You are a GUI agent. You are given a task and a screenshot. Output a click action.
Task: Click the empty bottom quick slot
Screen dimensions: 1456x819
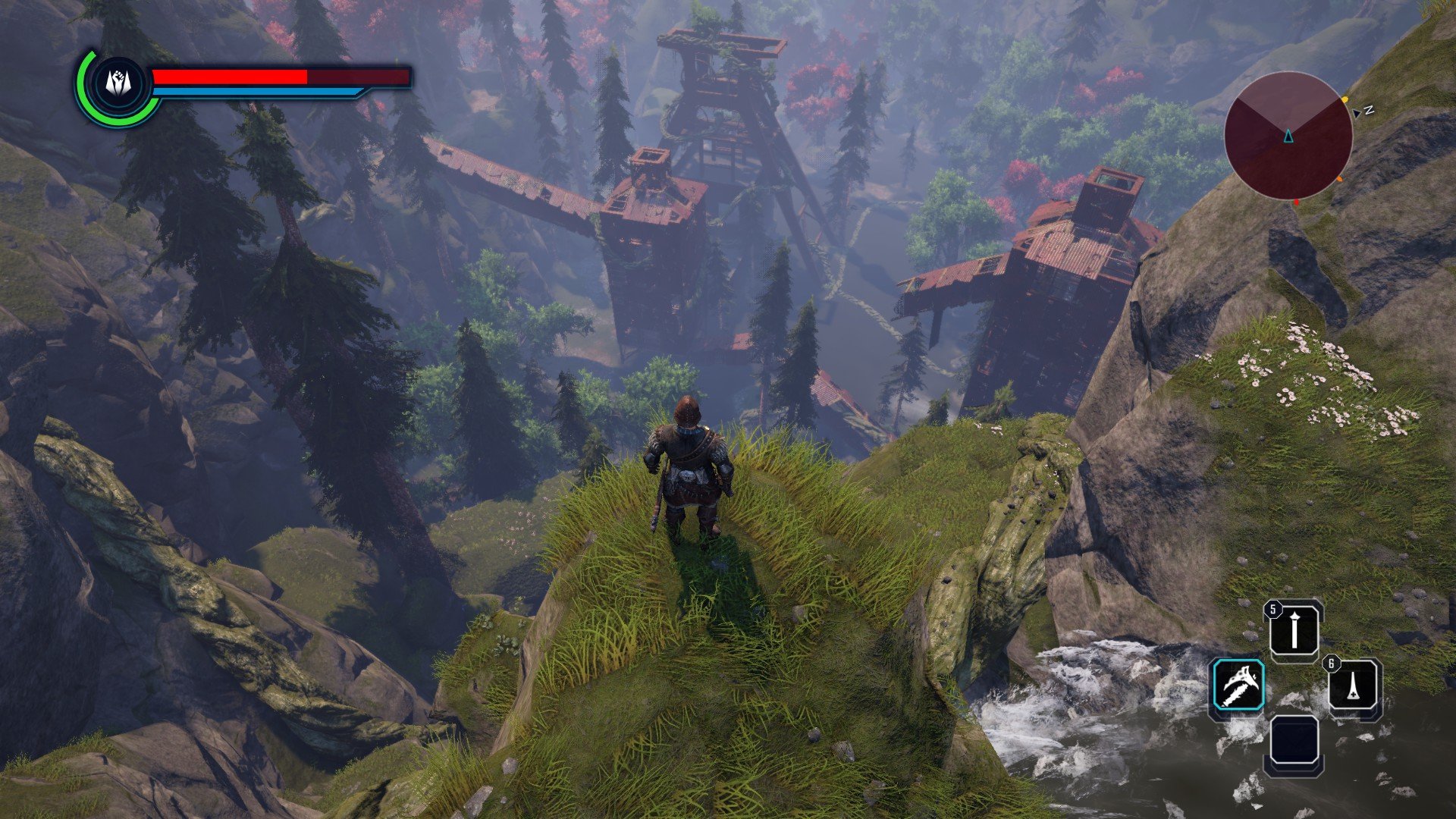(x=1294, y=741)
